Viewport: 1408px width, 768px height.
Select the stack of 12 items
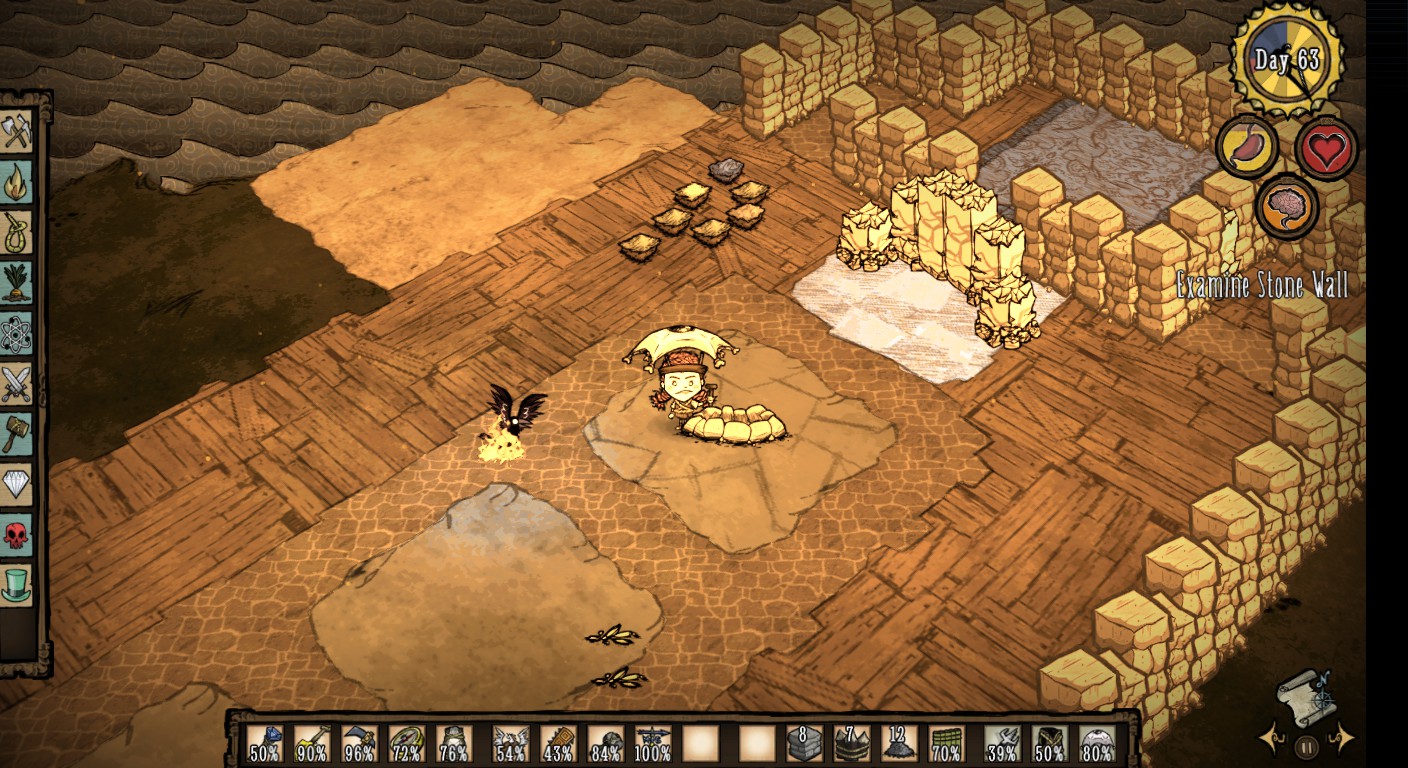pyautogui.click(x=898, y=744)
